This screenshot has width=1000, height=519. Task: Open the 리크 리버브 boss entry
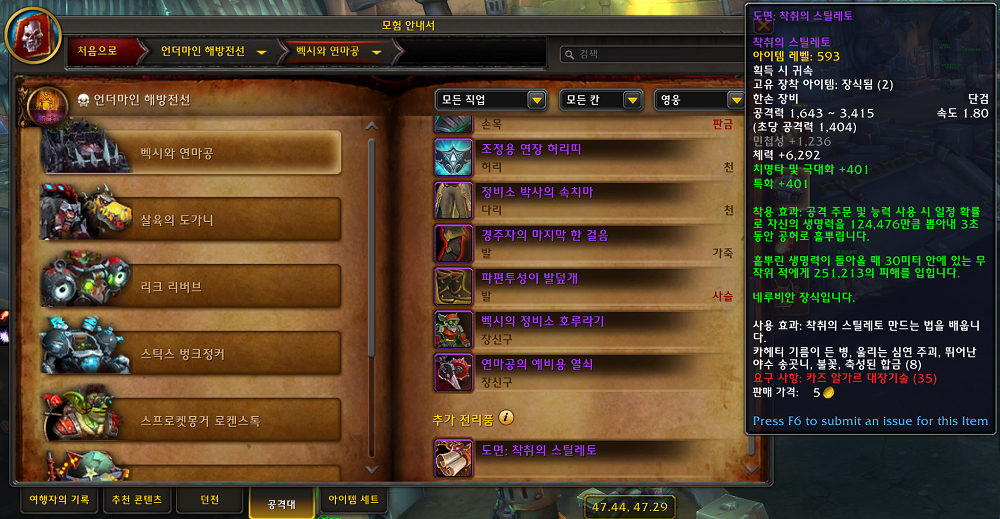190,286
